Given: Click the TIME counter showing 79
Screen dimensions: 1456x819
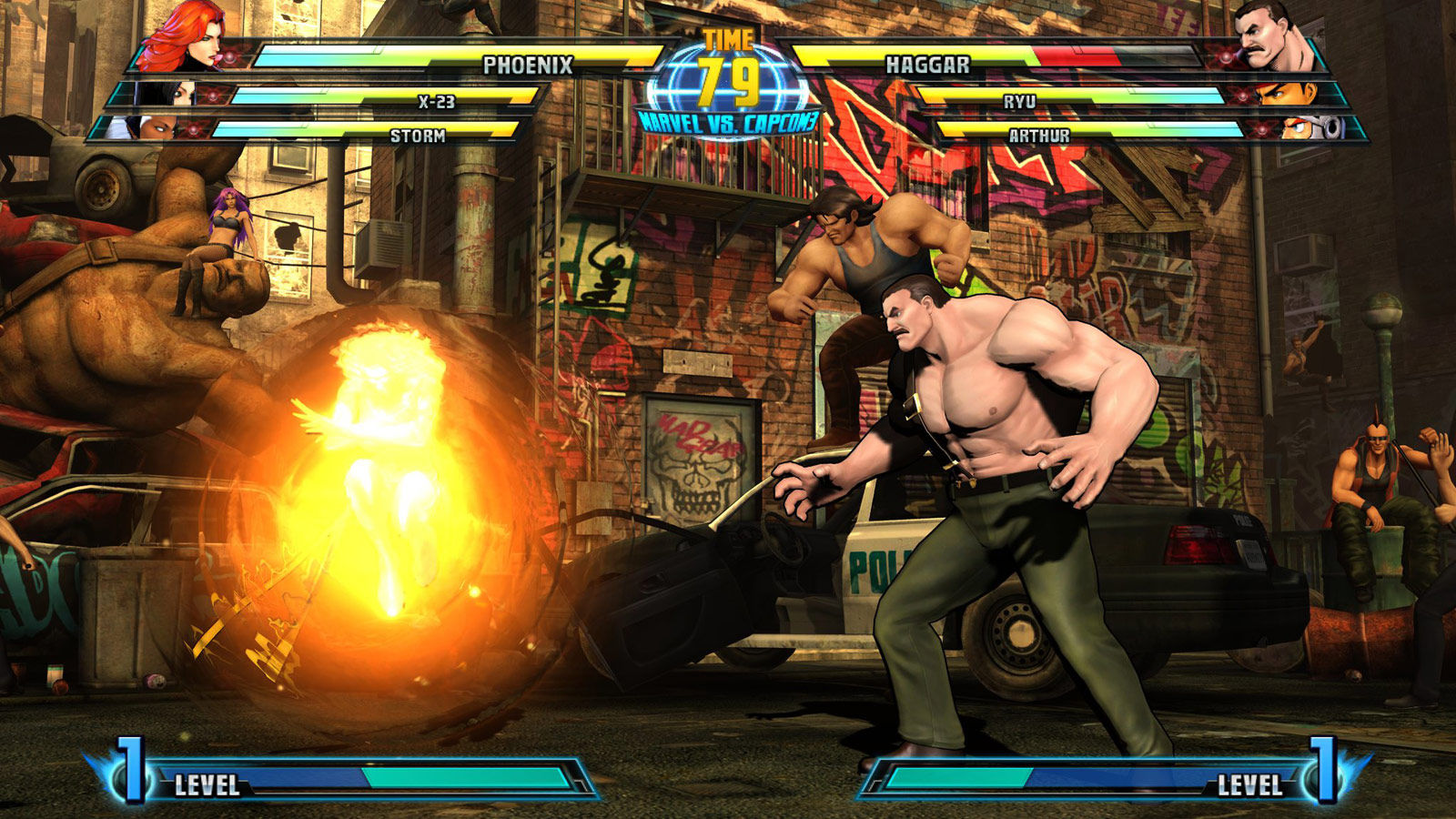Looking at the screenshot, I should (728, 82).
